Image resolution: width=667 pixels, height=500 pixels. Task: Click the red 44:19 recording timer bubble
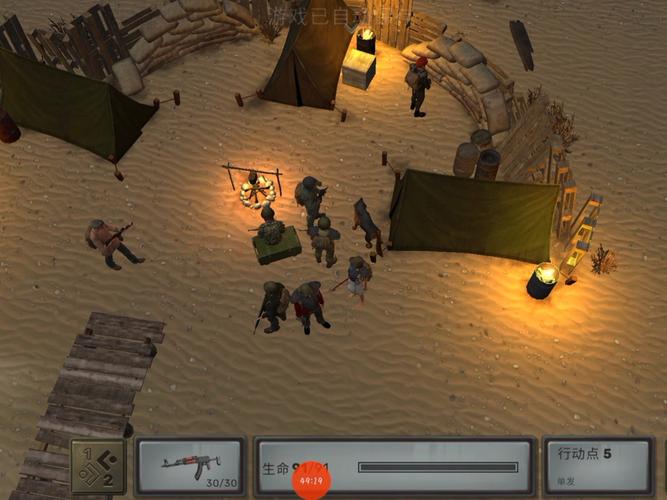(x=312, y=480)
